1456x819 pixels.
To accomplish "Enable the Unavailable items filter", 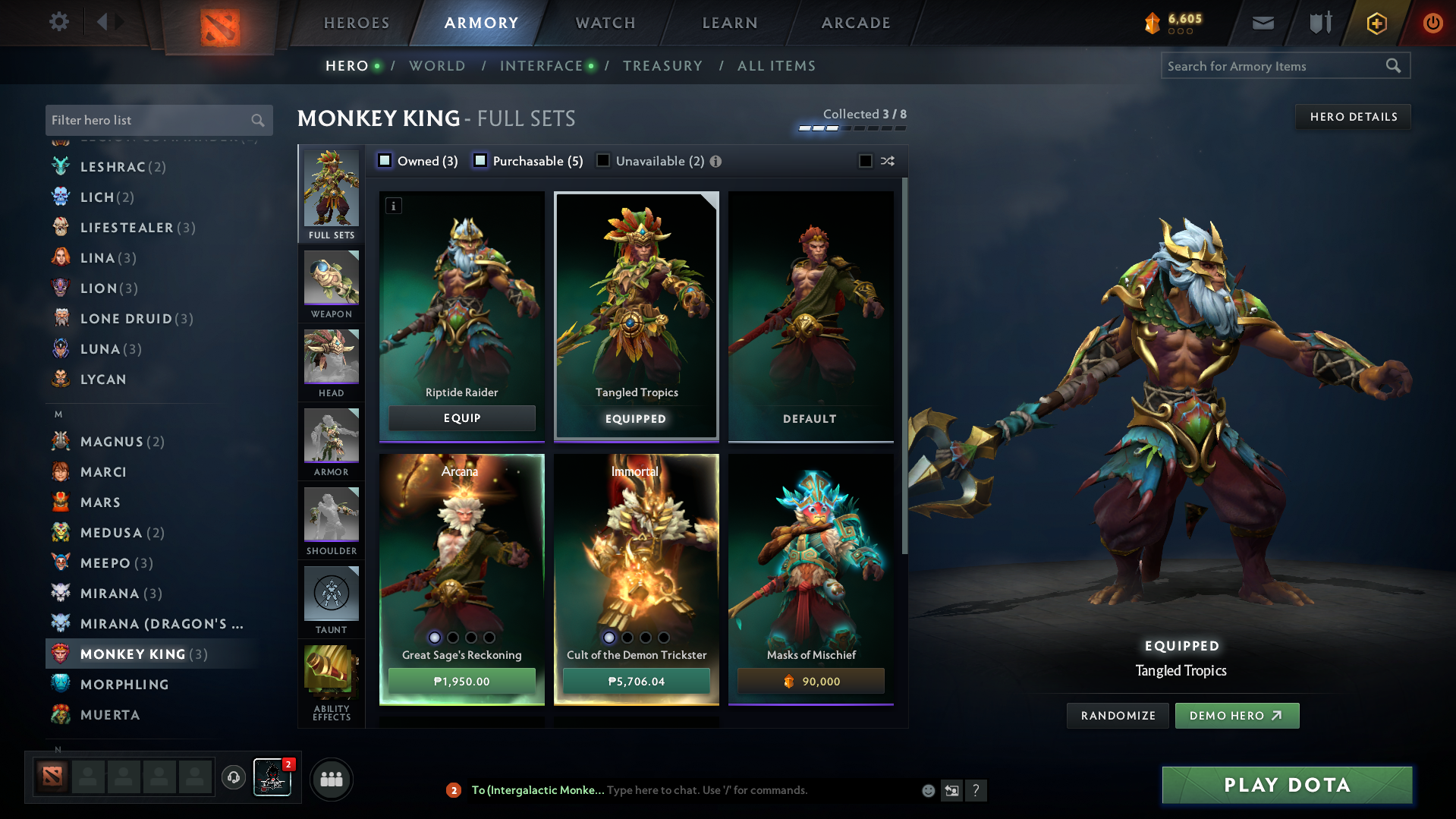I will [603, 161].
